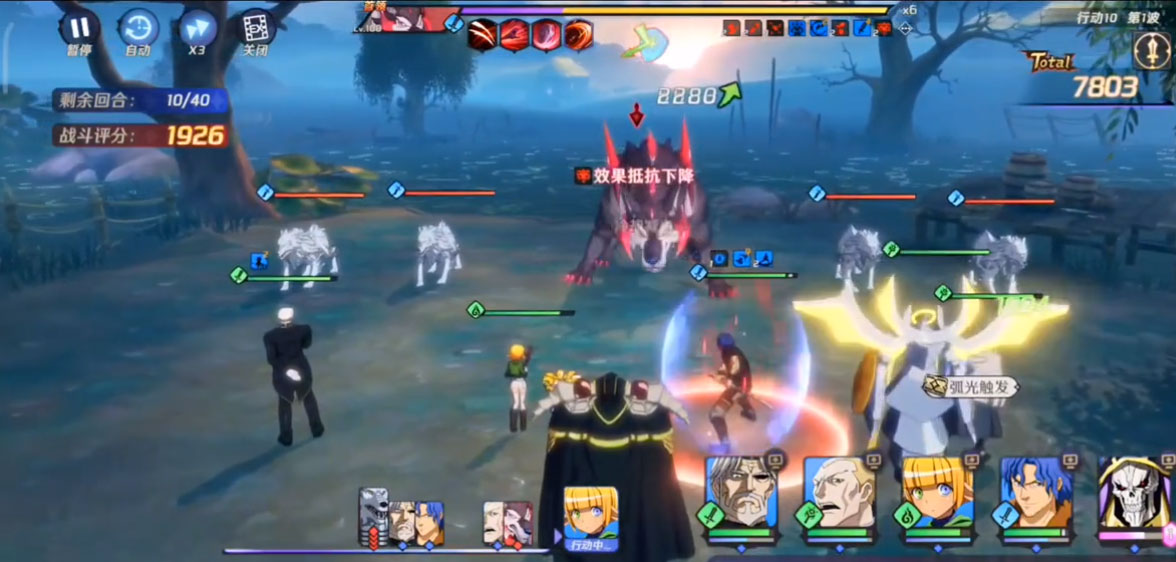This screenshot has height=562, width=1176.
Task: Tap the active 行动中 blonde girl turn portrait
Action: [589, 517]
